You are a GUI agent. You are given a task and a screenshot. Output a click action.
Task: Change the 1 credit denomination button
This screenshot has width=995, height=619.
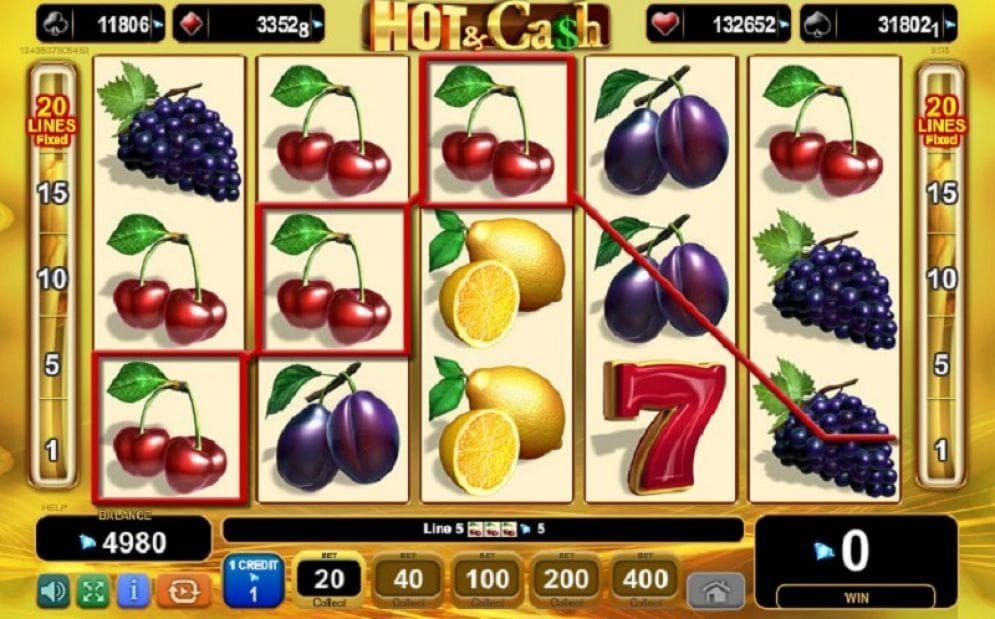253,580
